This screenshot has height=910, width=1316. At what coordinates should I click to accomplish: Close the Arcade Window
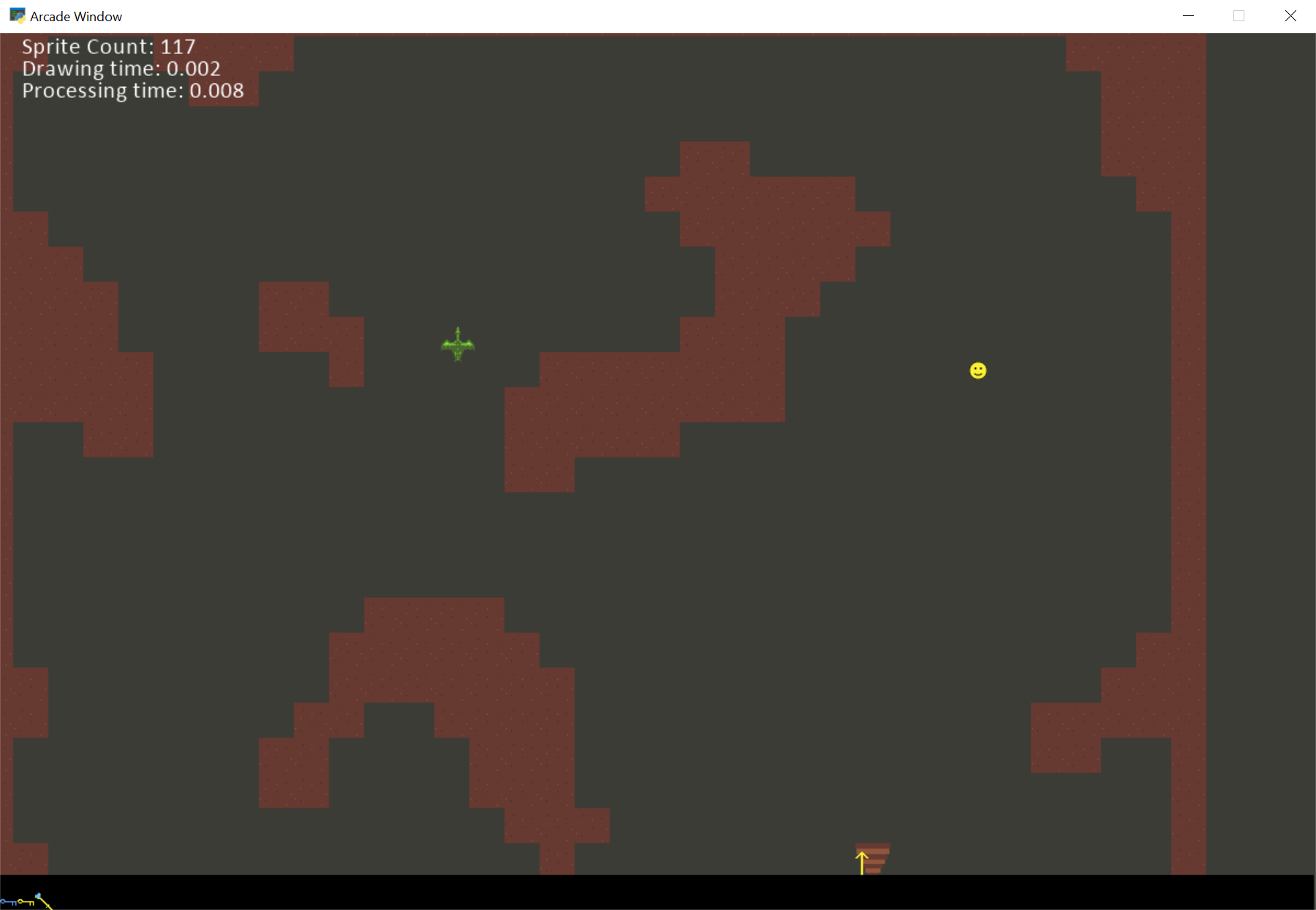click(x=1290, y=15)
